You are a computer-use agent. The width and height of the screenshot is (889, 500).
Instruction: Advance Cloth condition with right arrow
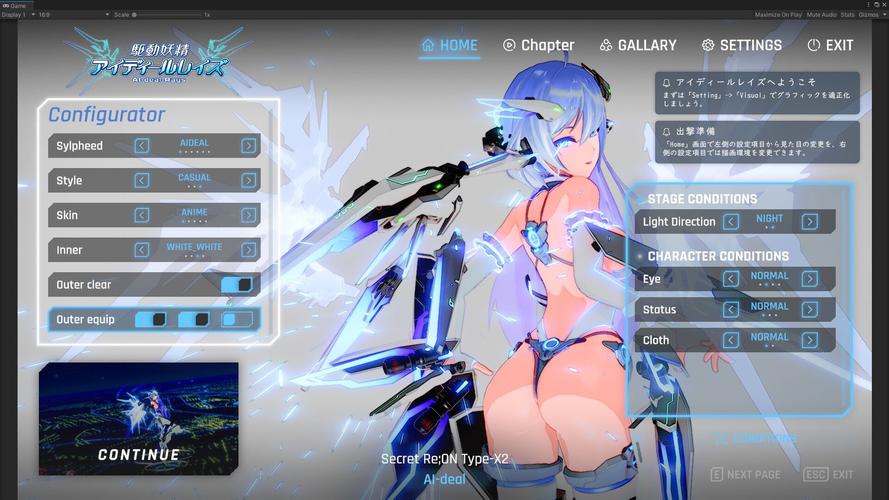809,341
